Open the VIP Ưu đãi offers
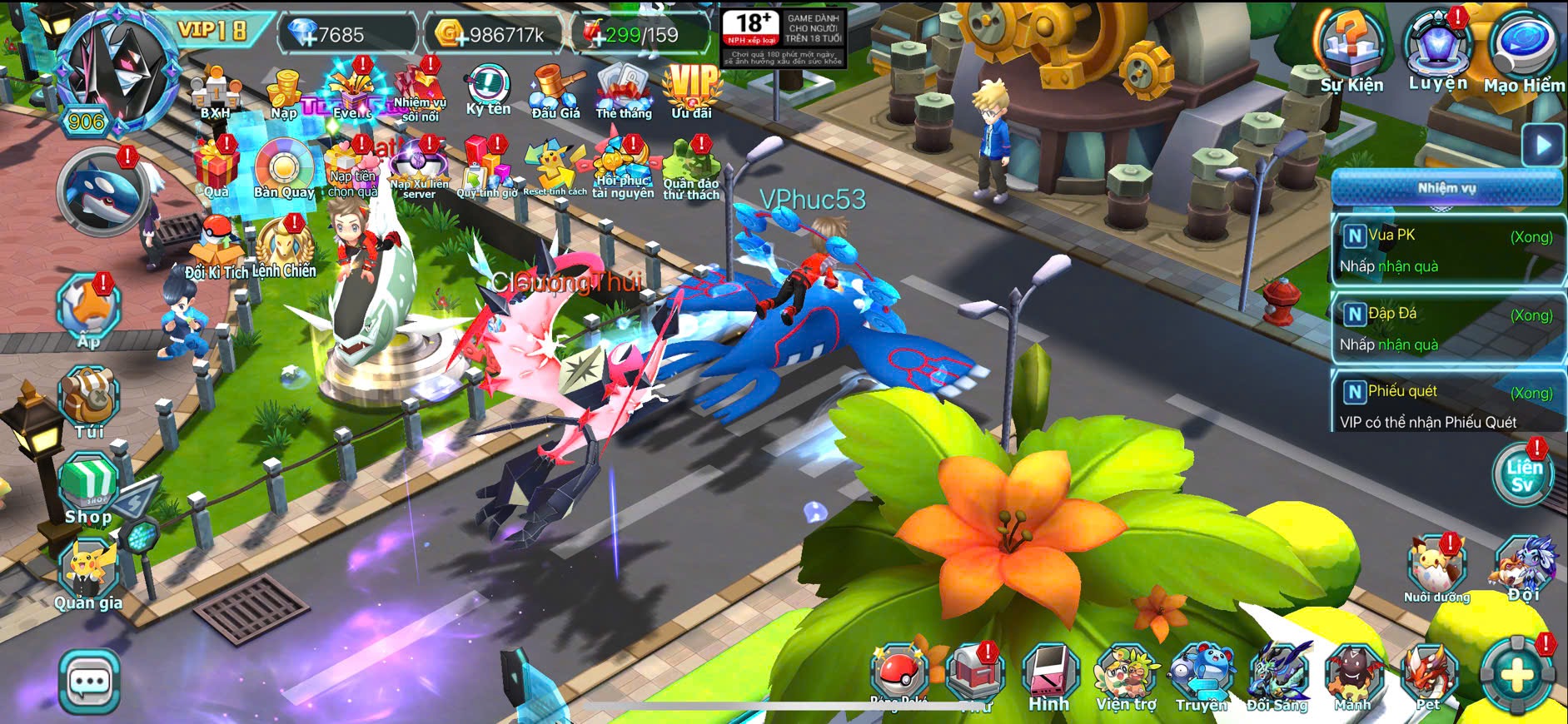 click(691, 90)
